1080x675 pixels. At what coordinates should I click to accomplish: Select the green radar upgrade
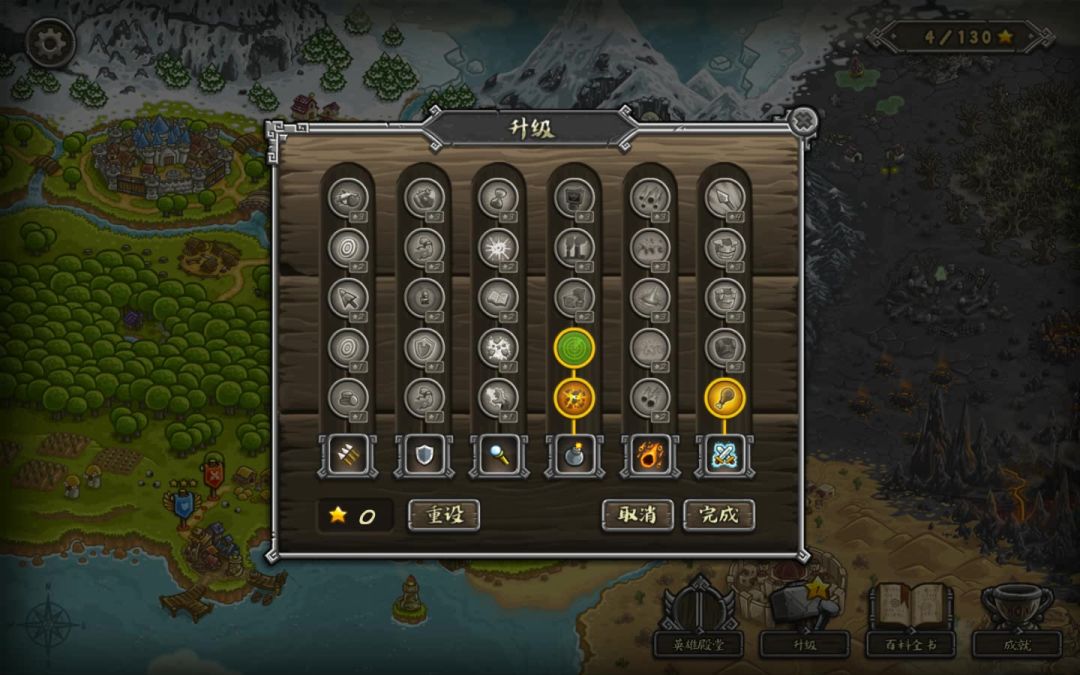click(574, 347)
